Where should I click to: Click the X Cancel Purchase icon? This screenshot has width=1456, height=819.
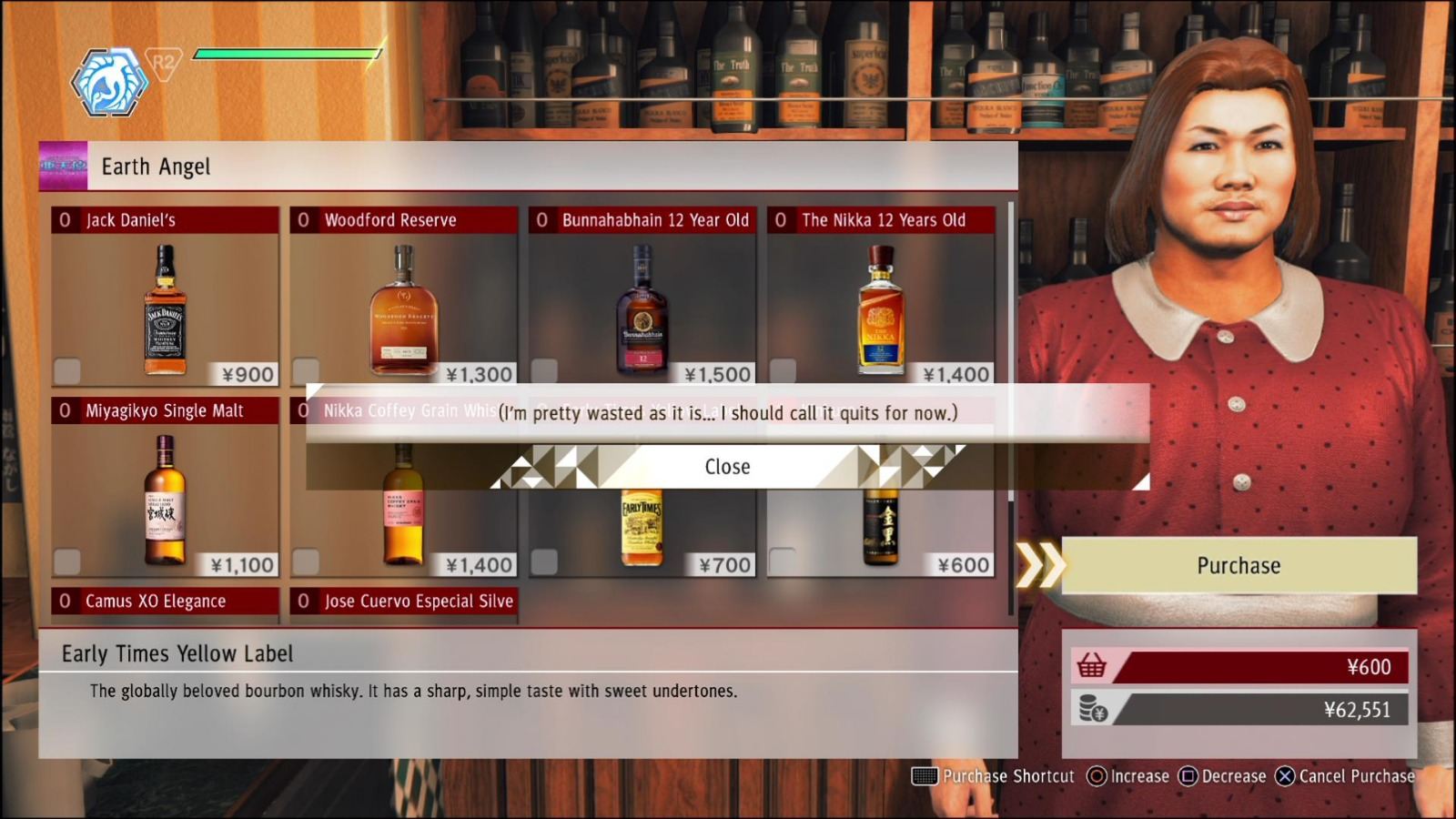tap(1285, 776)
